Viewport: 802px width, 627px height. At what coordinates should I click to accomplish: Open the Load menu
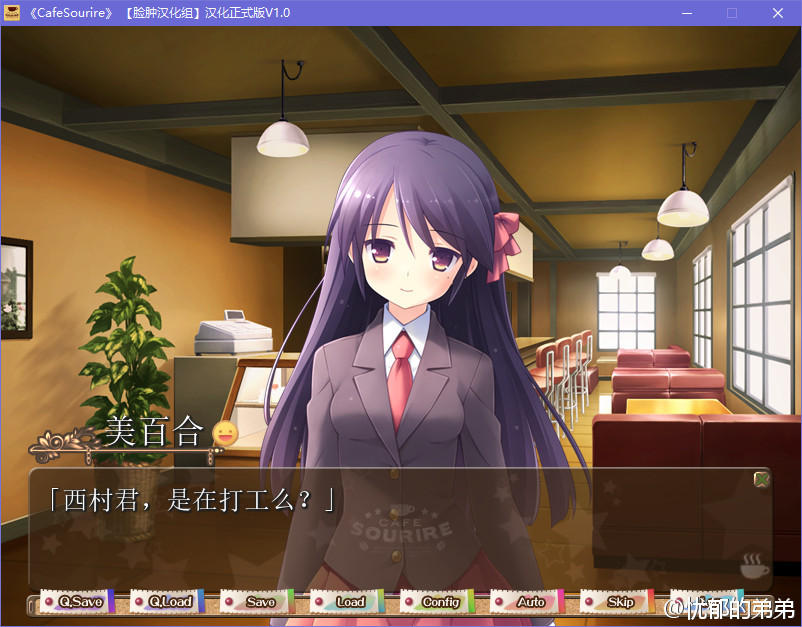click(x=345, y=602)
